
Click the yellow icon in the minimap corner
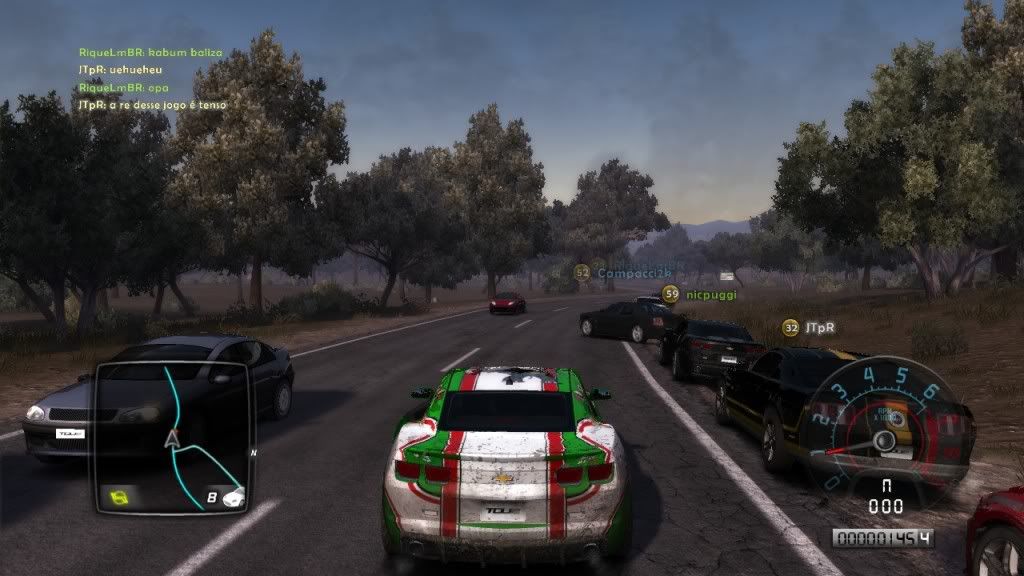(x=121, y=496)
